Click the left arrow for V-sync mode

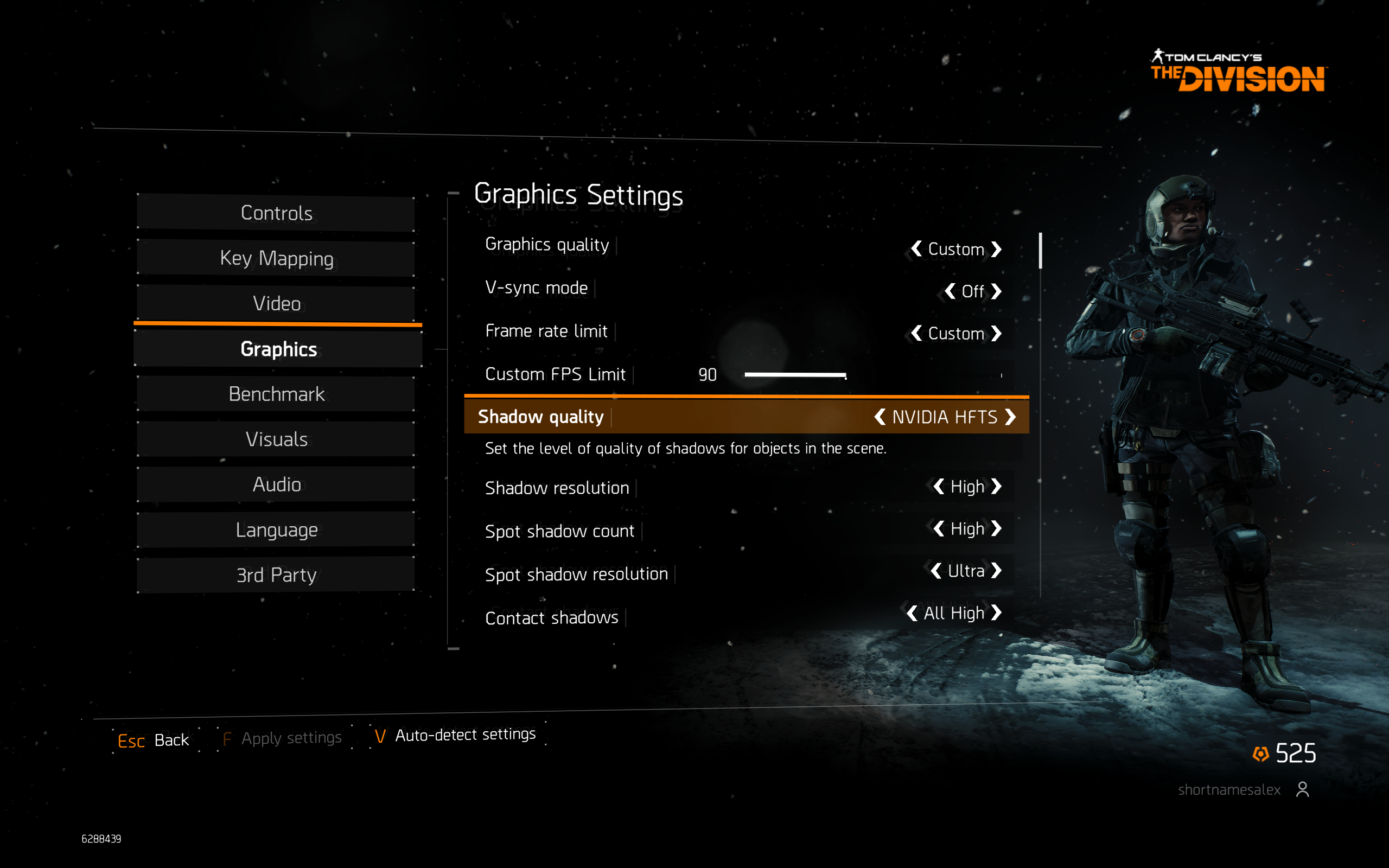pos(951,292)
